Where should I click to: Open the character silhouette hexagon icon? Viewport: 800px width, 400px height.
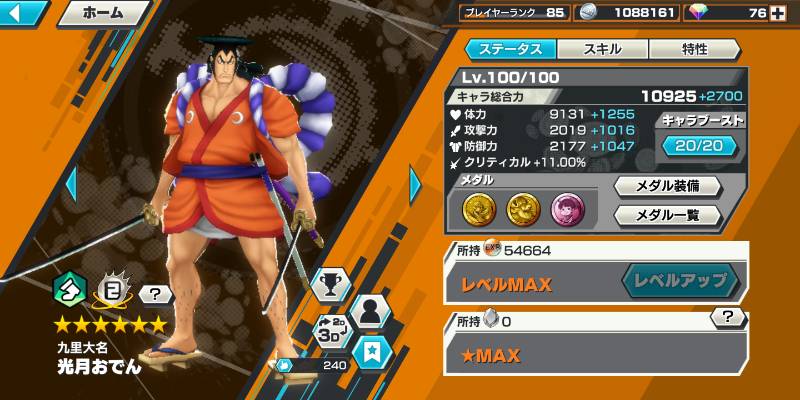click(x=372, y=310)
